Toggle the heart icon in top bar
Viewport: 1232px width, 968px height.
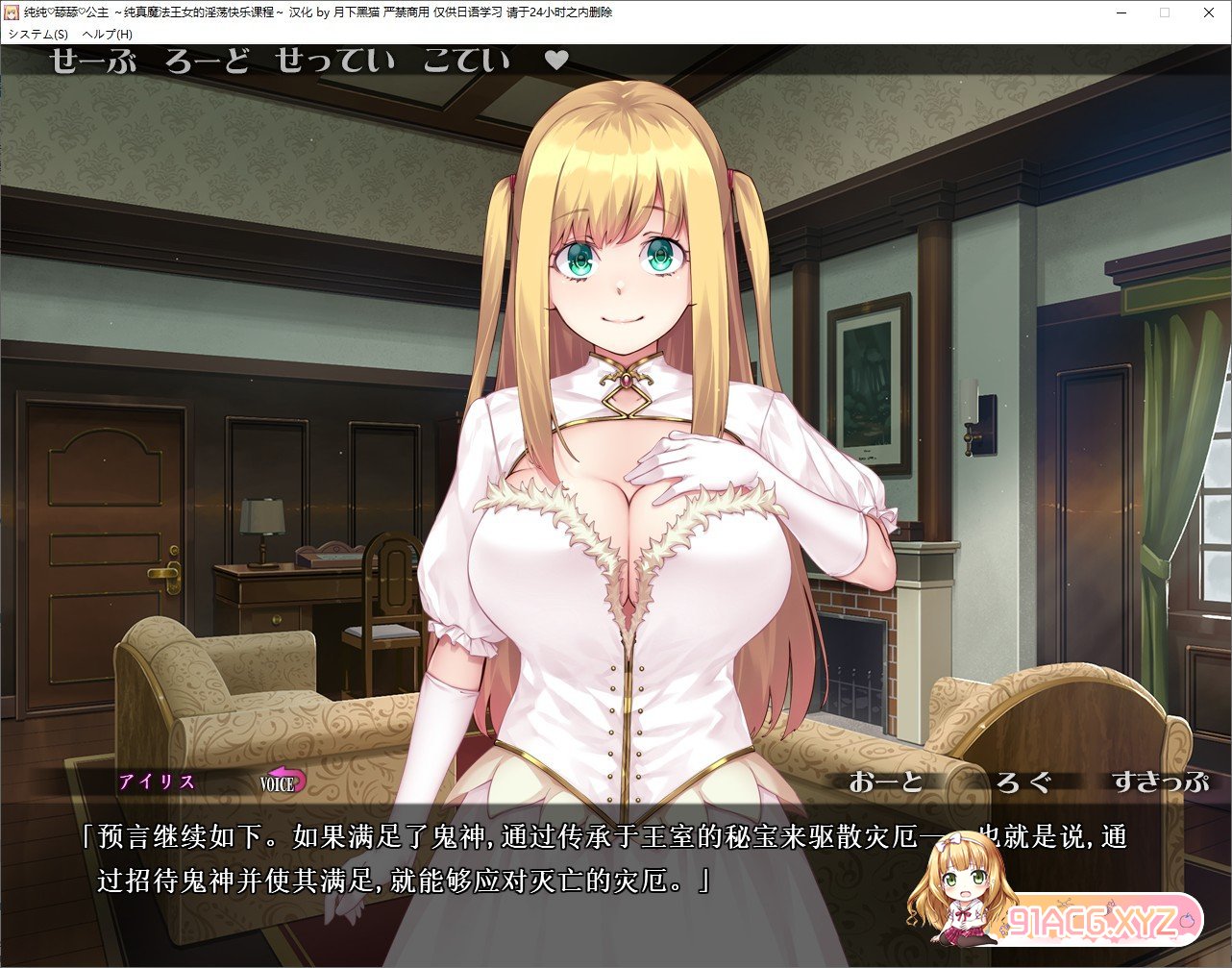pyautogui.click(x=556, y=61)
